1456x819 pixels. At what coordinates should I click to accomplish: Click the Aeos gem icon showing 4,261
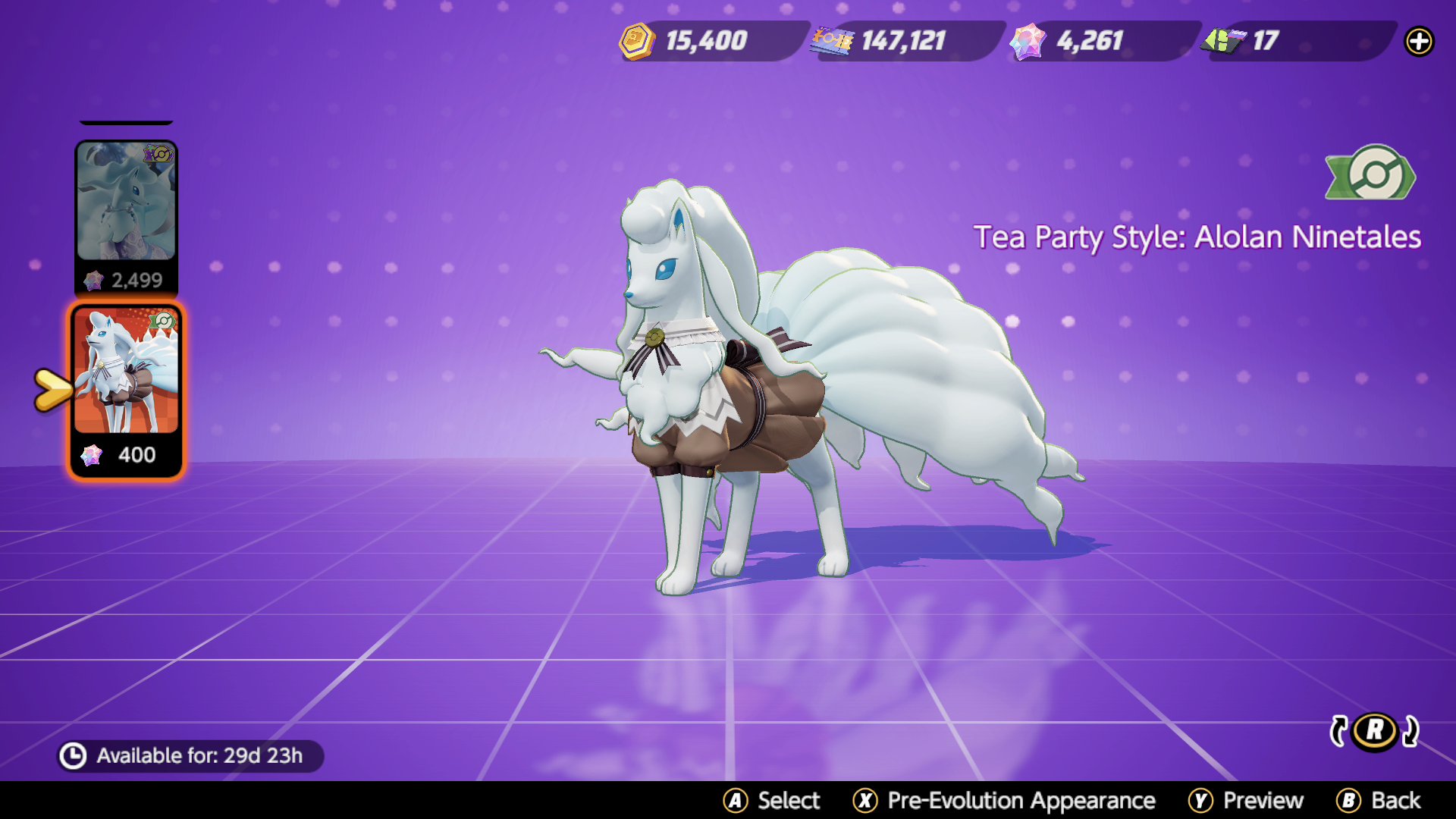pyautogui.click(x=1028, y=42)
